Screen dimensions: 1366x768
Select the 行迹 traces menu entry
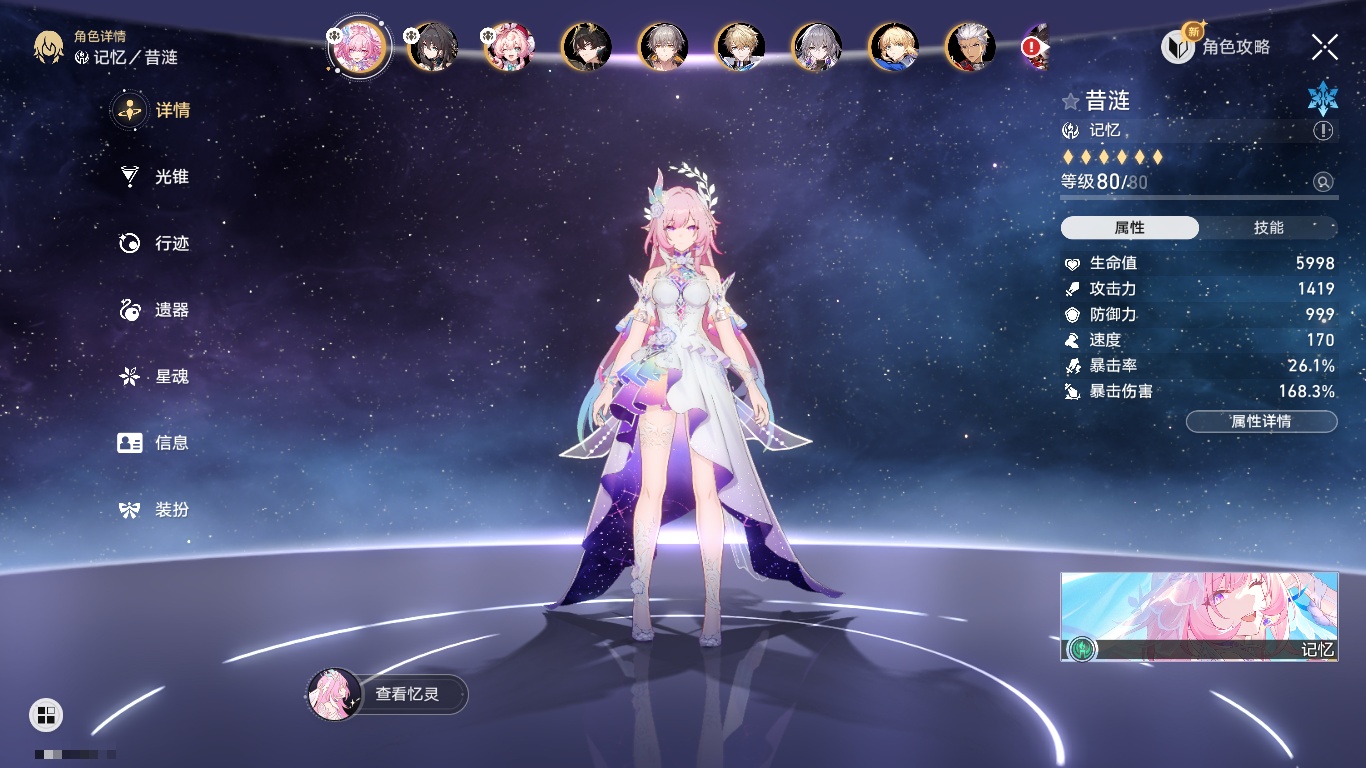154,243
